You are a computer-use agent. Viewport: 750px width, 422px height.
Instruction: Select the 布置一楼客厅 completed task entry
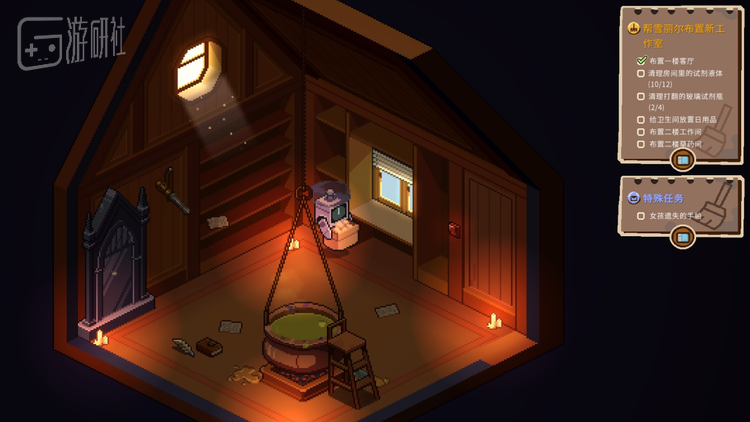(671, 61)
